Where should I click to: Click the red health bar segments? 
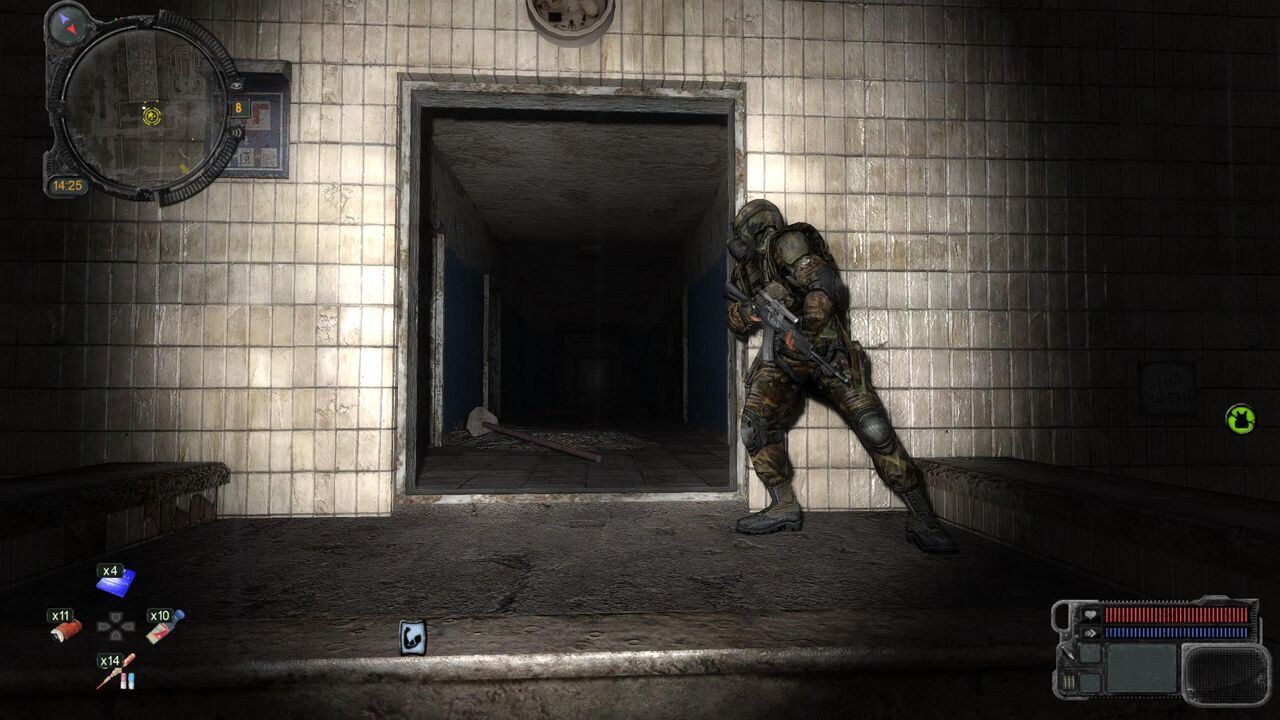point(1177,615)
